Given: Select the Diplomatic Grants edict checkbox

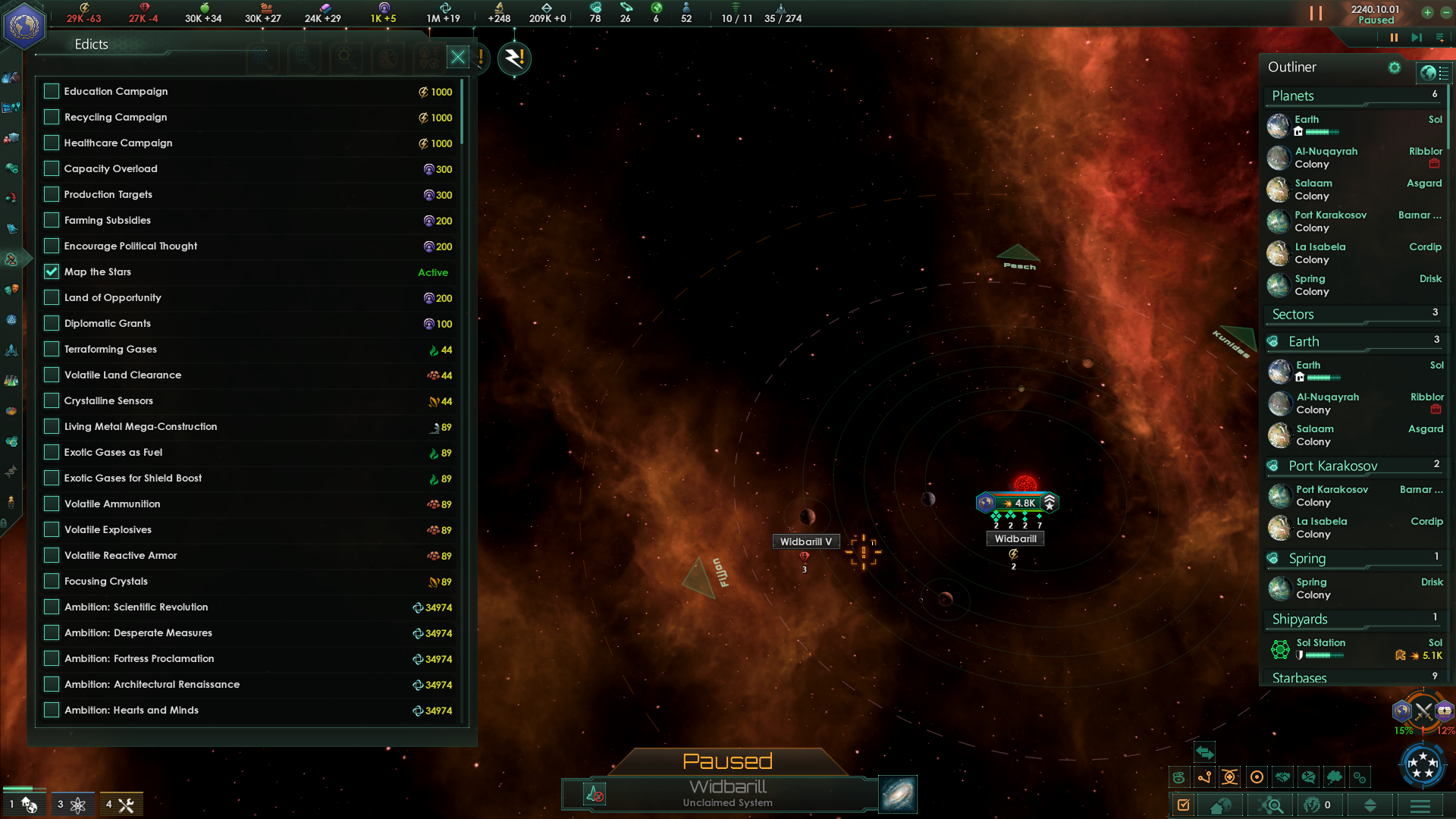Looking at the screenshot, I should 52,324.
